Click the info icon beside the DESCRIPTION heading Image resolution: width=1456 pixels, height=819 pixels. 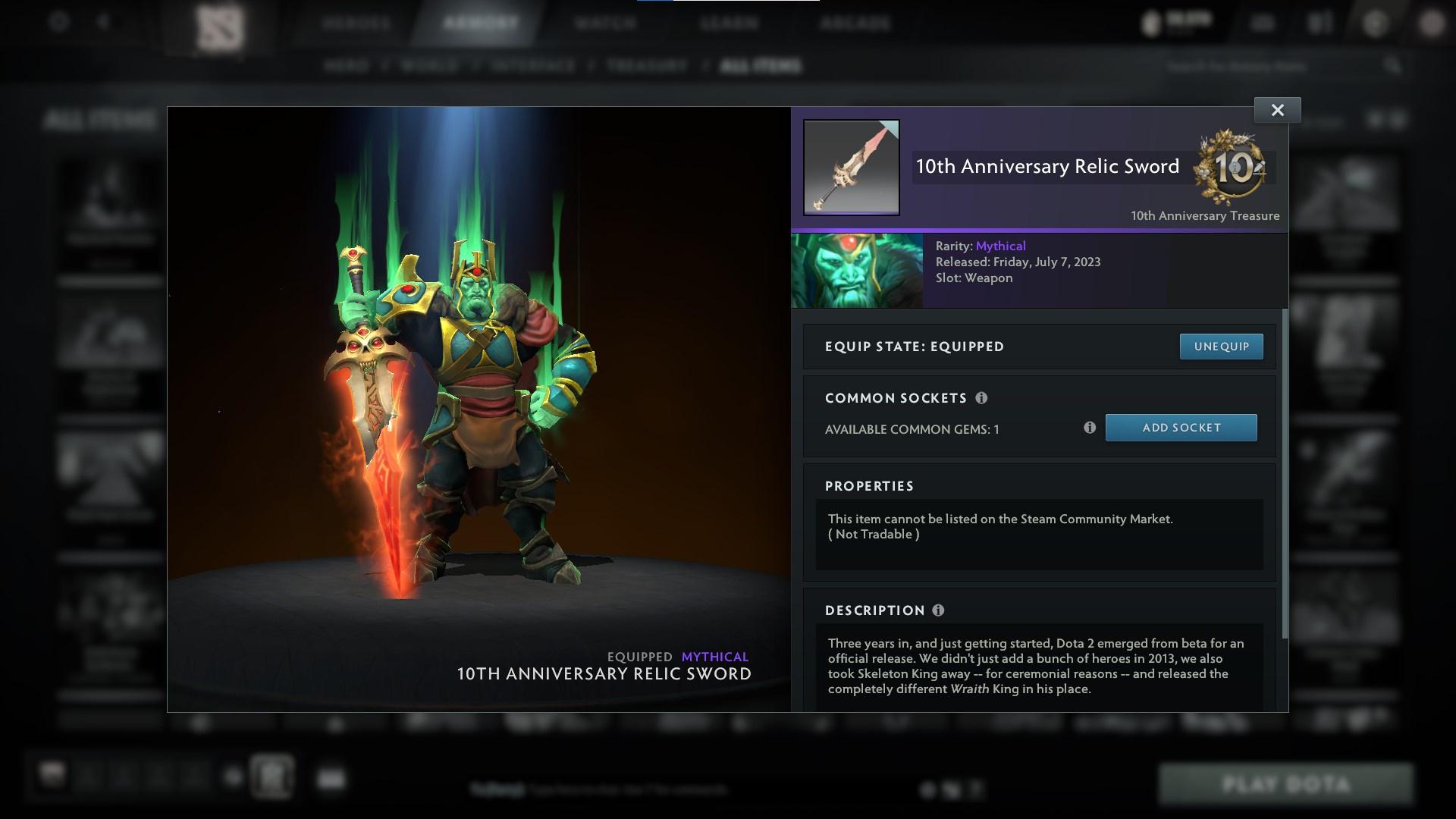[938, 610]
